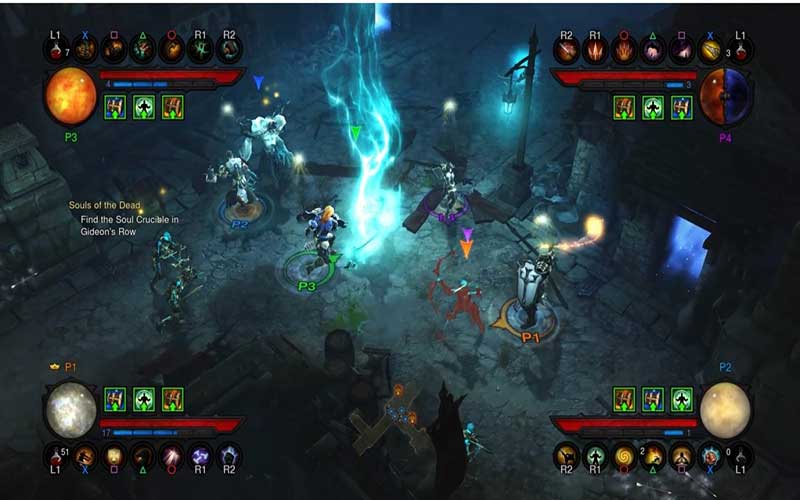Click P1's green figure buff icon
The height and width of the screenshot is (500, 800).
coord(143,400)
